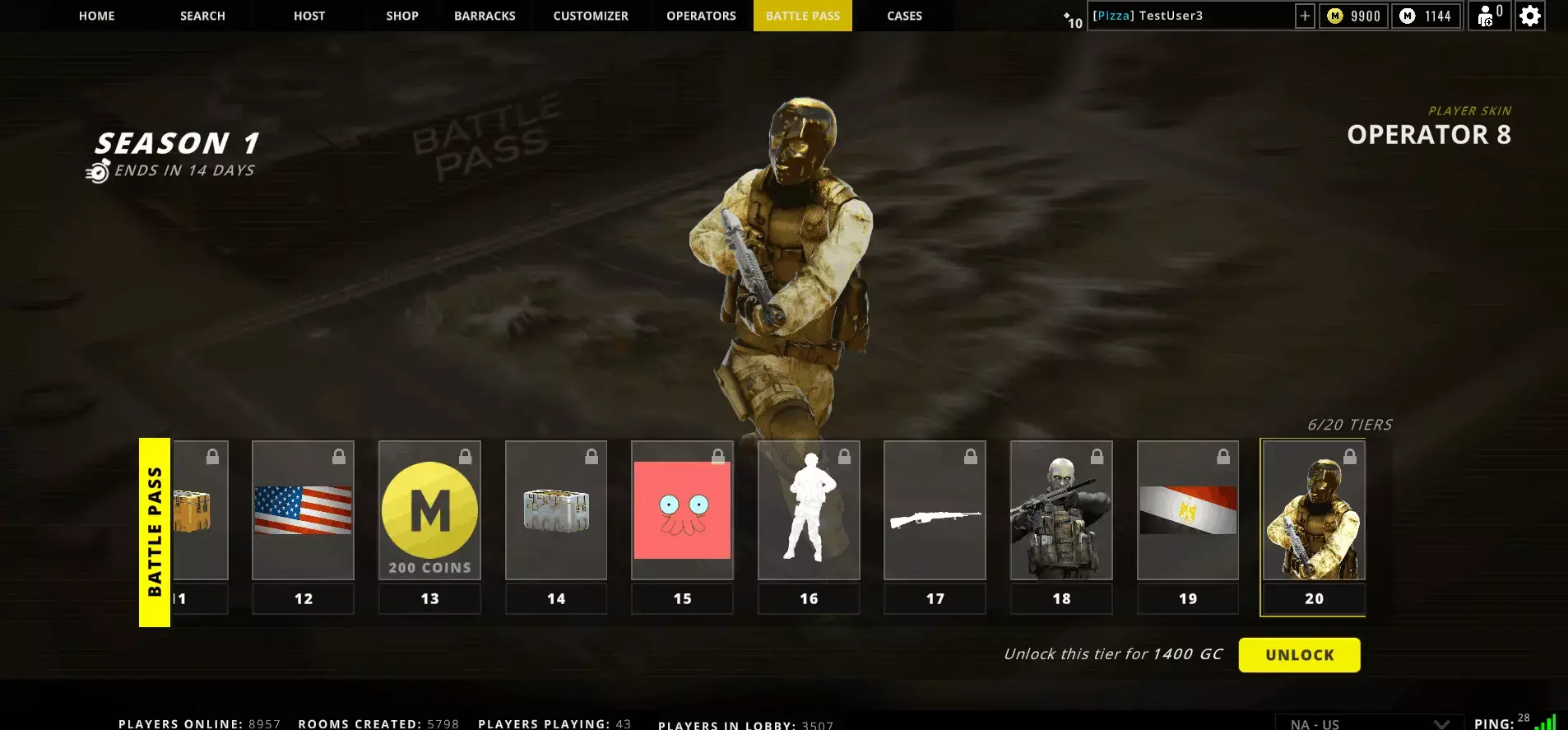Pick the tier 15 pink squid-face reward
The width and height of the screenshot is (1568, 730).
[682, 510]
